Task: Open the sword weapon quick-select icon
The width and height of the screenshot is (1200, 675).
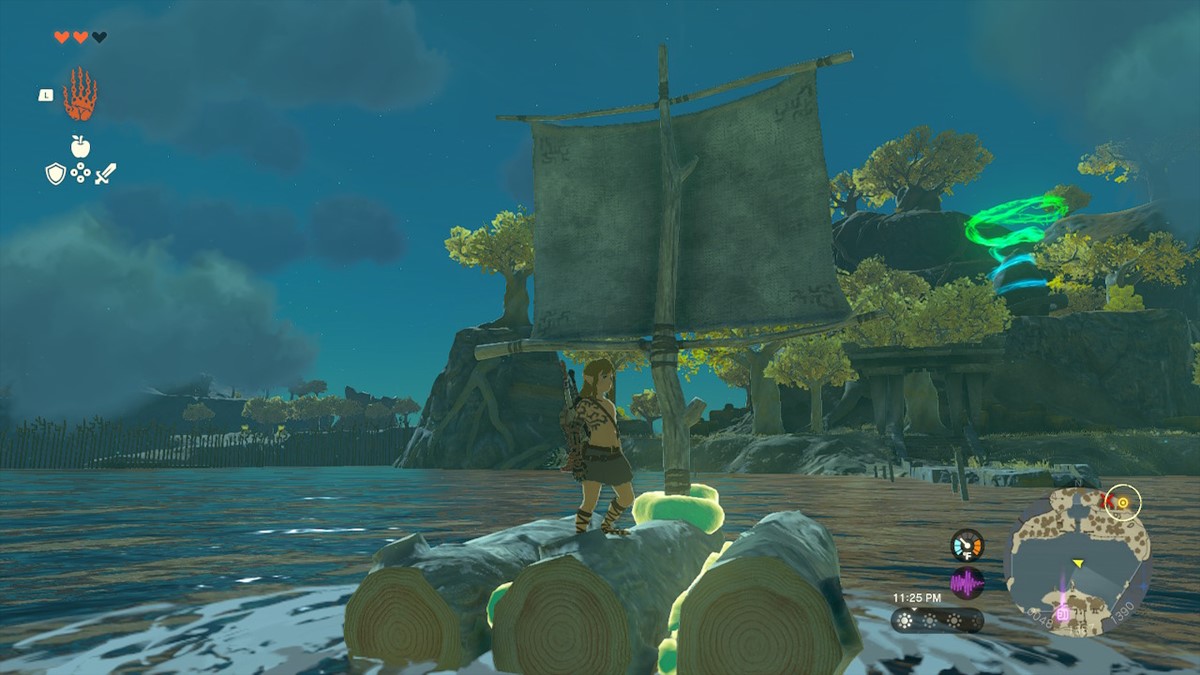Action: tap(105, 174)
